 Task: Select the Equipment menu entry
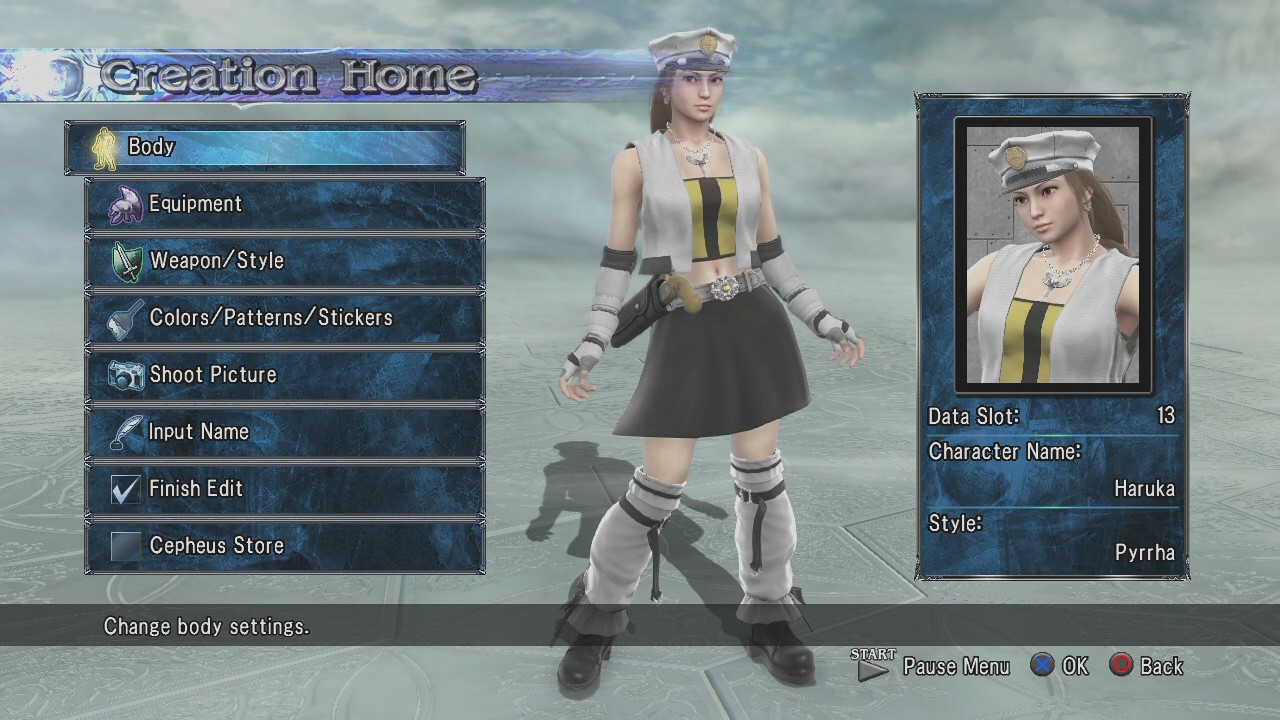(285, 204)
